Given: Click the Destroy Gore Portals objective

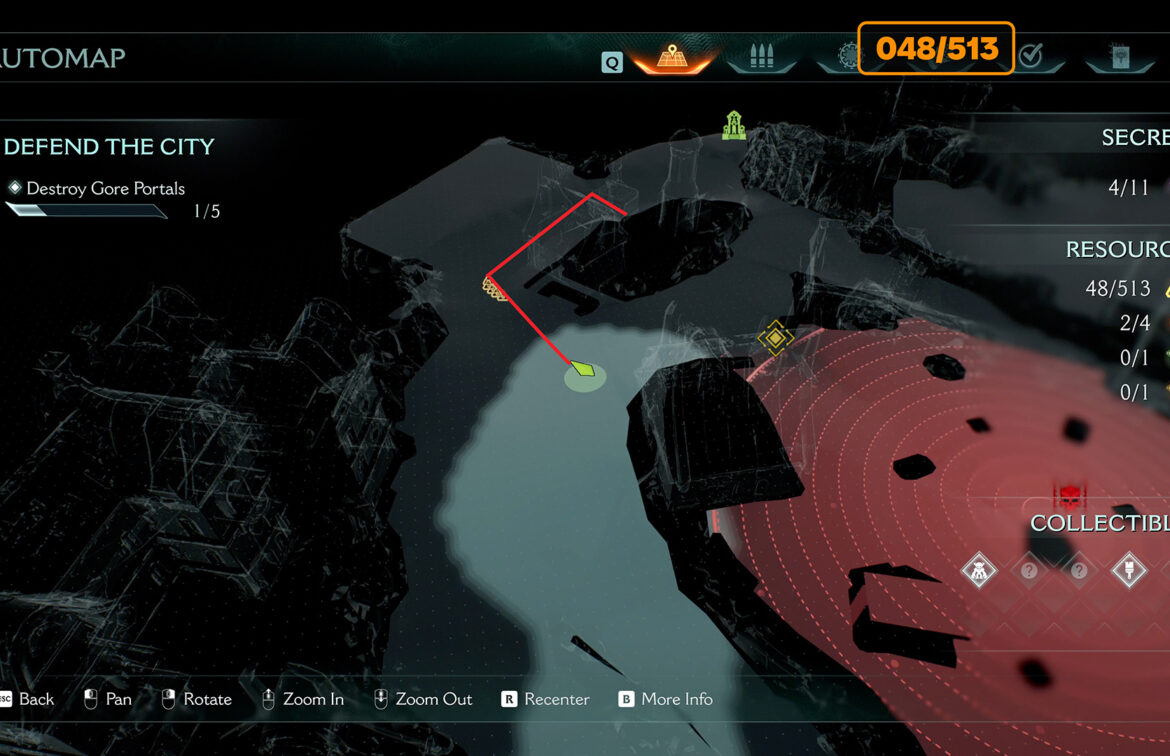Looking at the screenshot, I should [x=105, y=188].
